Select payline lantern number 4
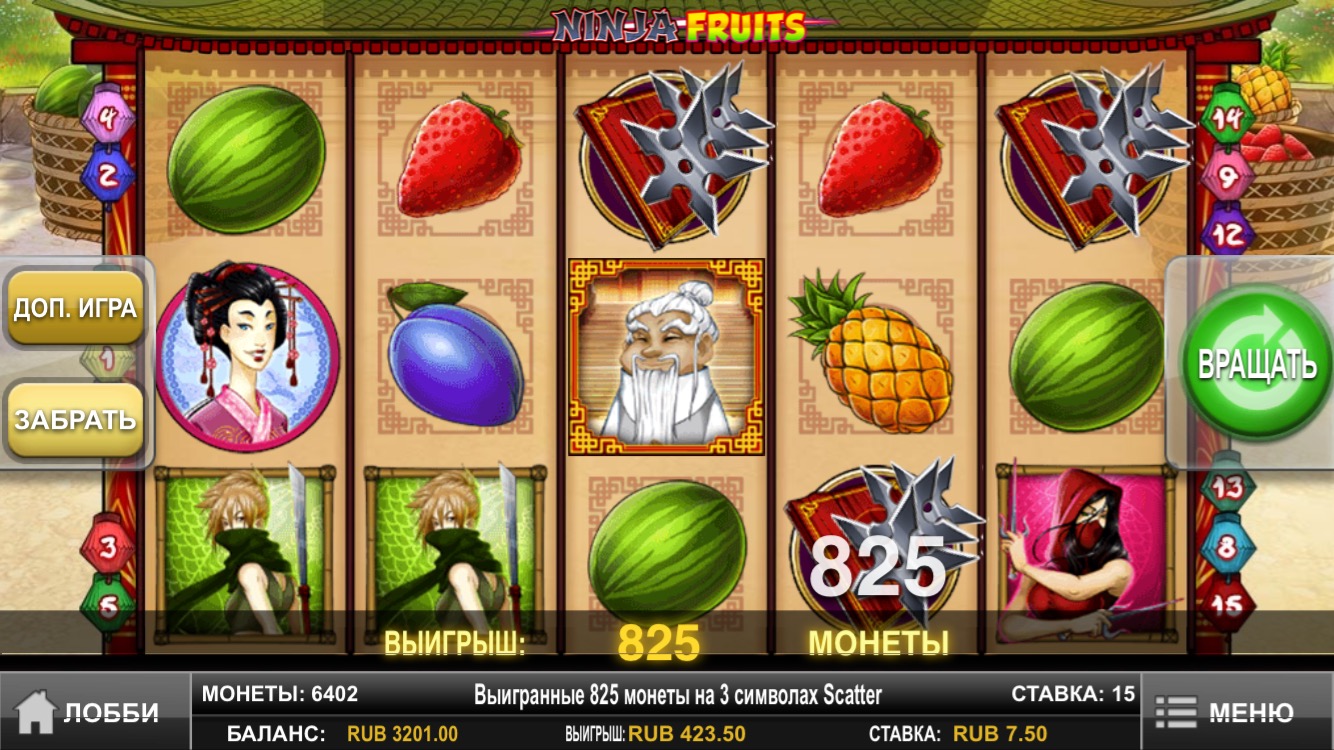The width and height of the screenshot is (1334, 750). coord(110,122)
